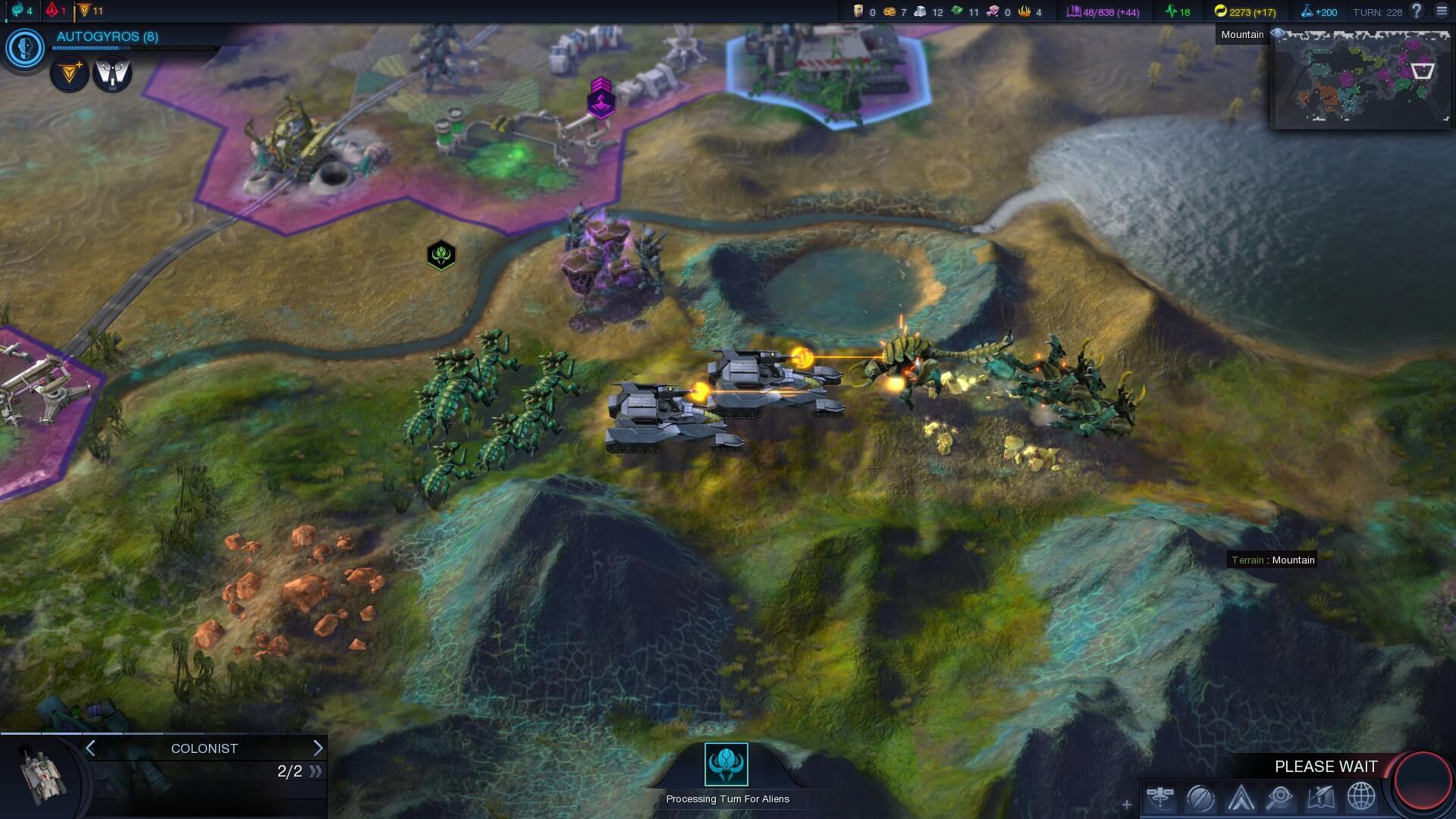The height and width of the screenshot is (819, 1456).
Task: Open the Civilopedia with the book icon
Action: (x=1320, y=798)
